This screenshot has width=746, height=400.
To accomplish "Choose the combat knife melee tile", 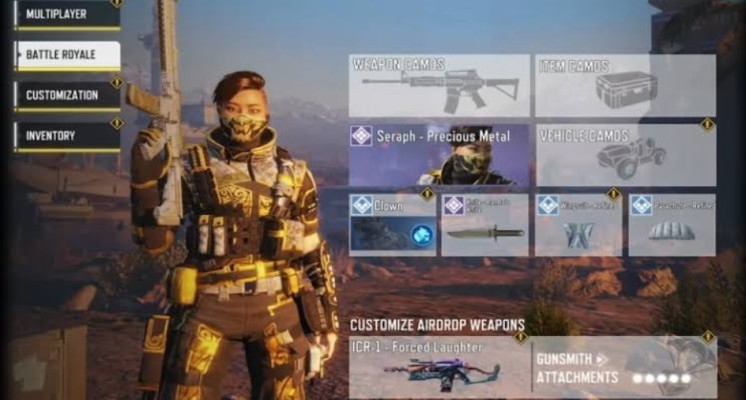I will (x=485, y=225).
